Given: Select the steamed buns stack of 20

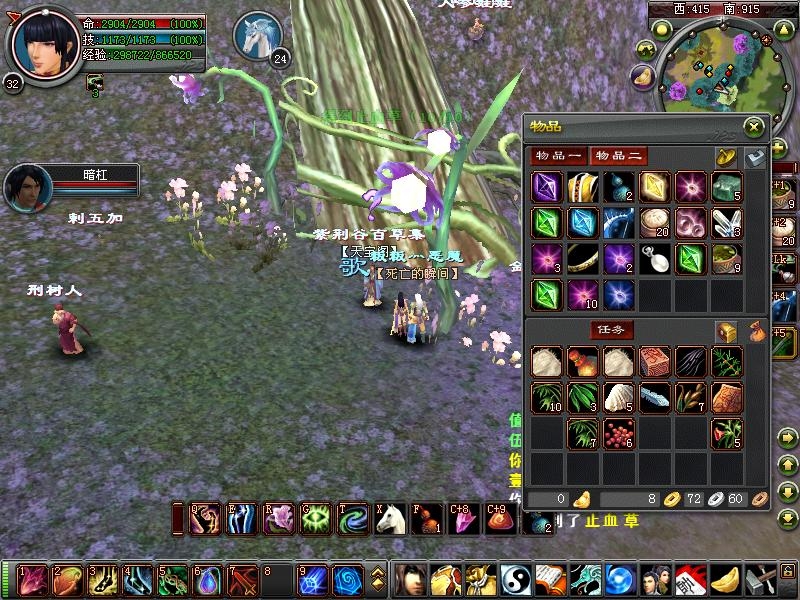Looking at the screenshot, I should pyautogui.click(x=654, y=223).
